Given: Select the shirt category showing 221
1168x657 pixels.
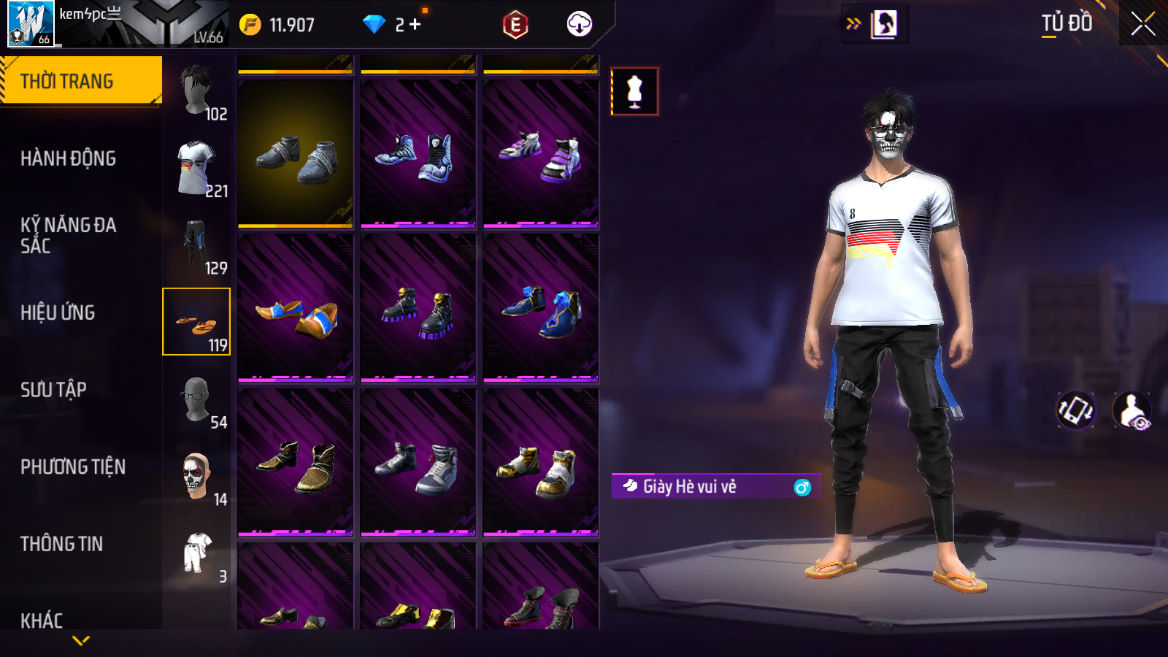Looking at the screenshot, I should tap(197, 168).
